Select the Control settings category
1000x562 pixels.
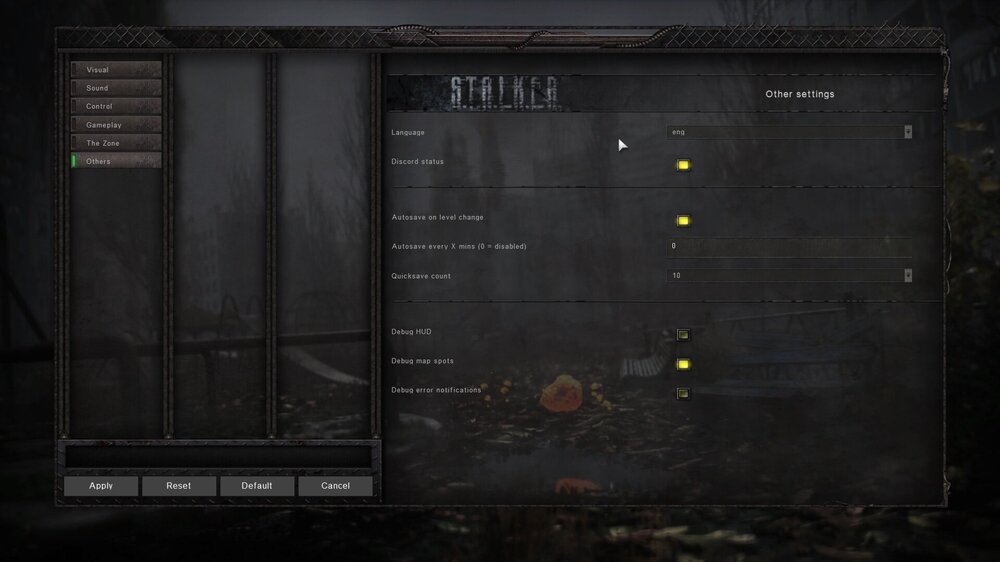pyautogui.click(x=116, y=106)
